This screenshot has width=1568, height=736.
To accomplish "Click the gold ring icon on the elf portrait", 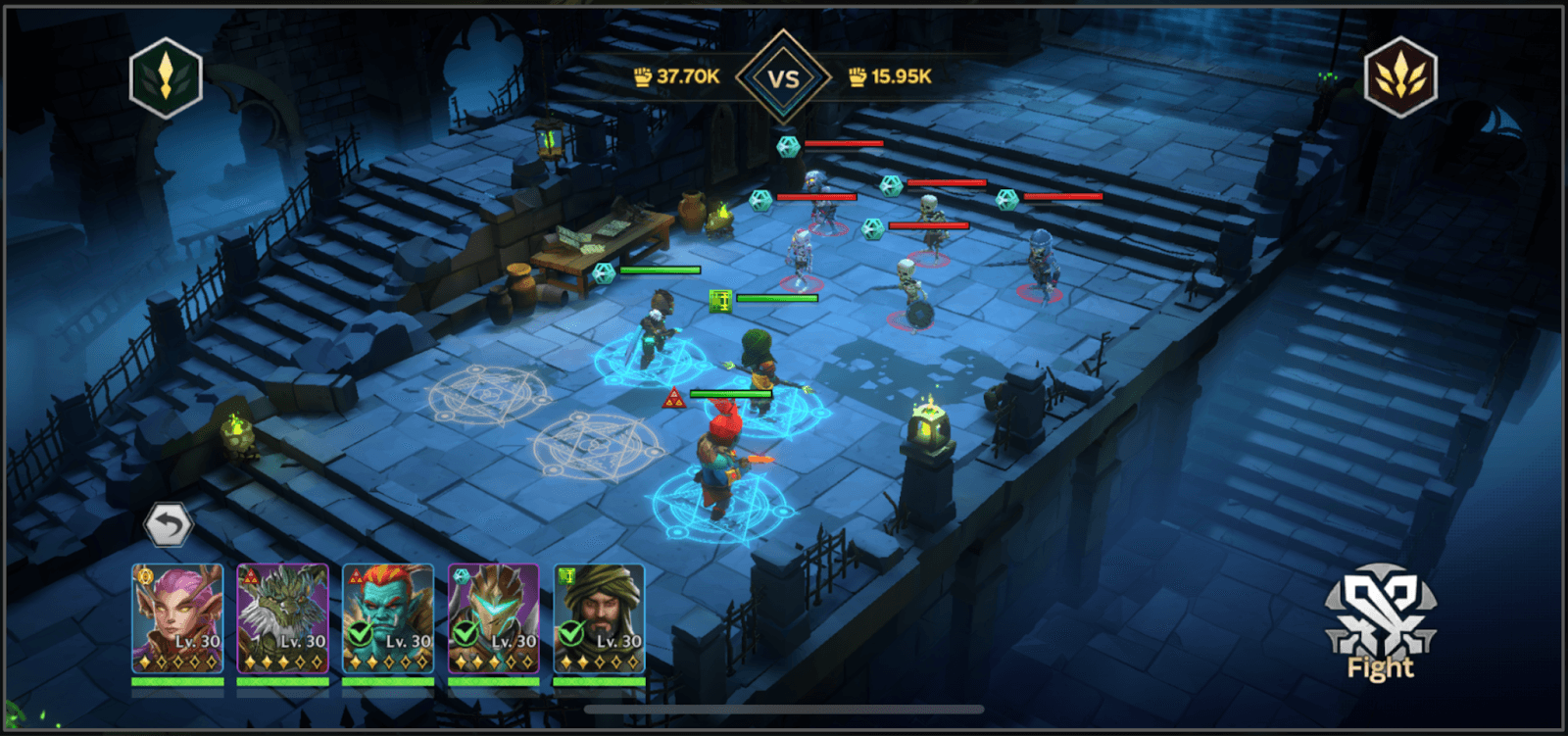I will [x=145, y=574].
